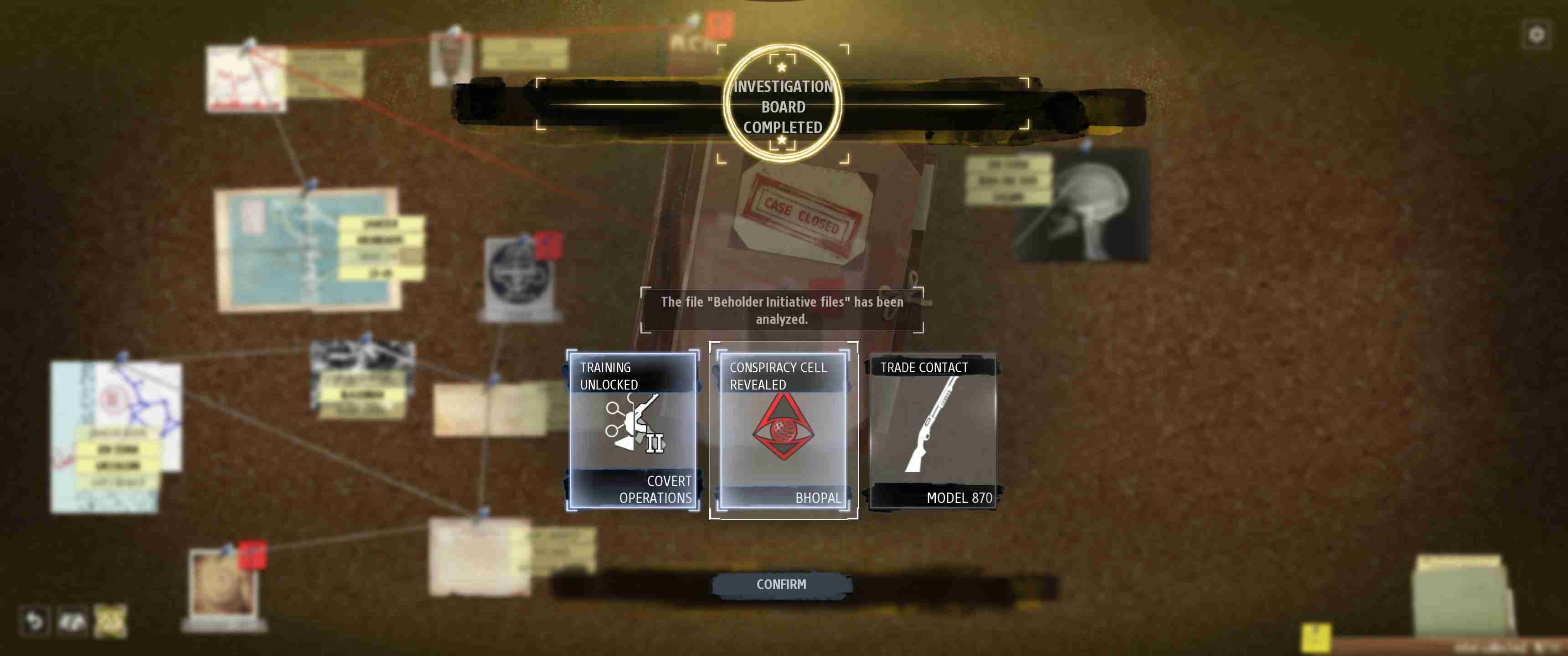The image size is (1568, 656).
Task: Click the curved back-arrow icon
Action: (x=33, y=621)
